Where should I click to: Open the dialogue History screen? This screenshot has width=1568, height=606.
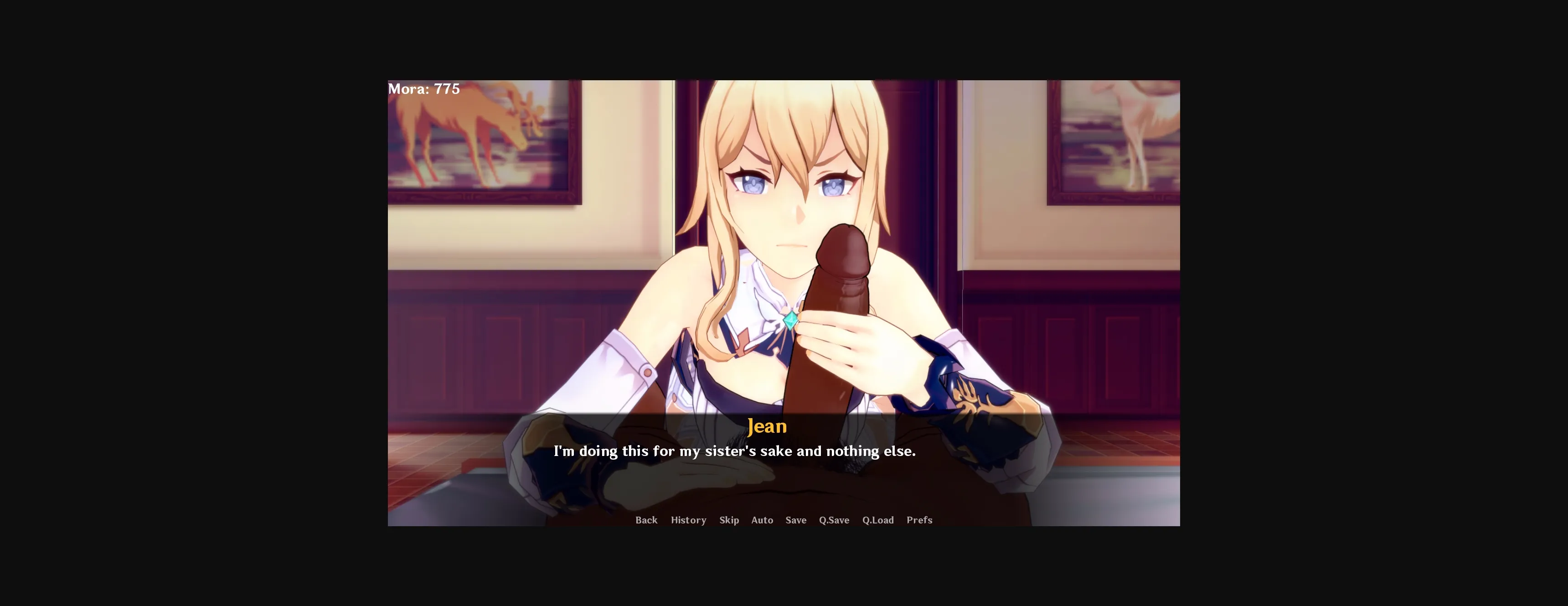pos(688,520)
